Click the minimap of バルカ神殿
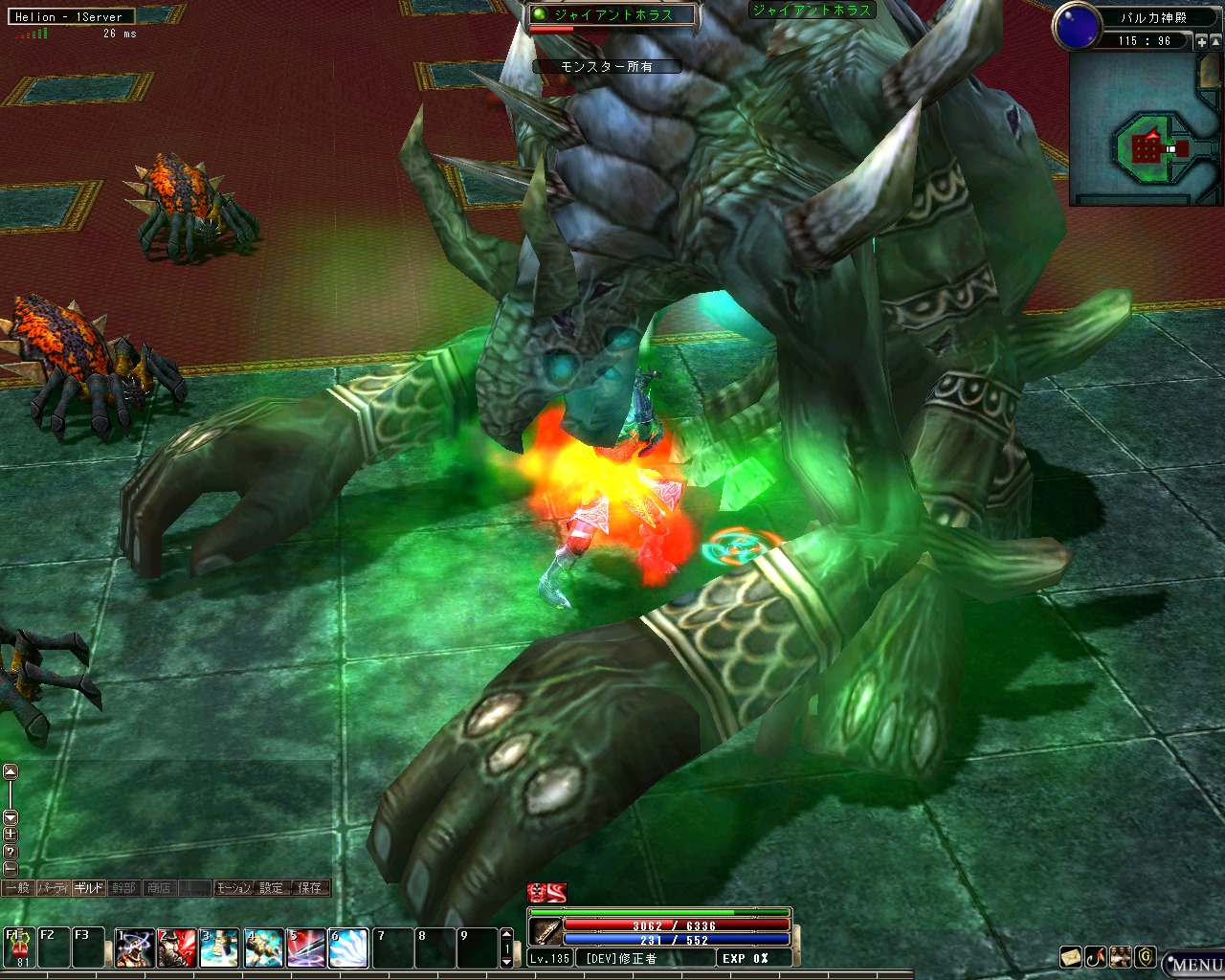Viewport: 1225px width, 980px height. pos(1145,128)
